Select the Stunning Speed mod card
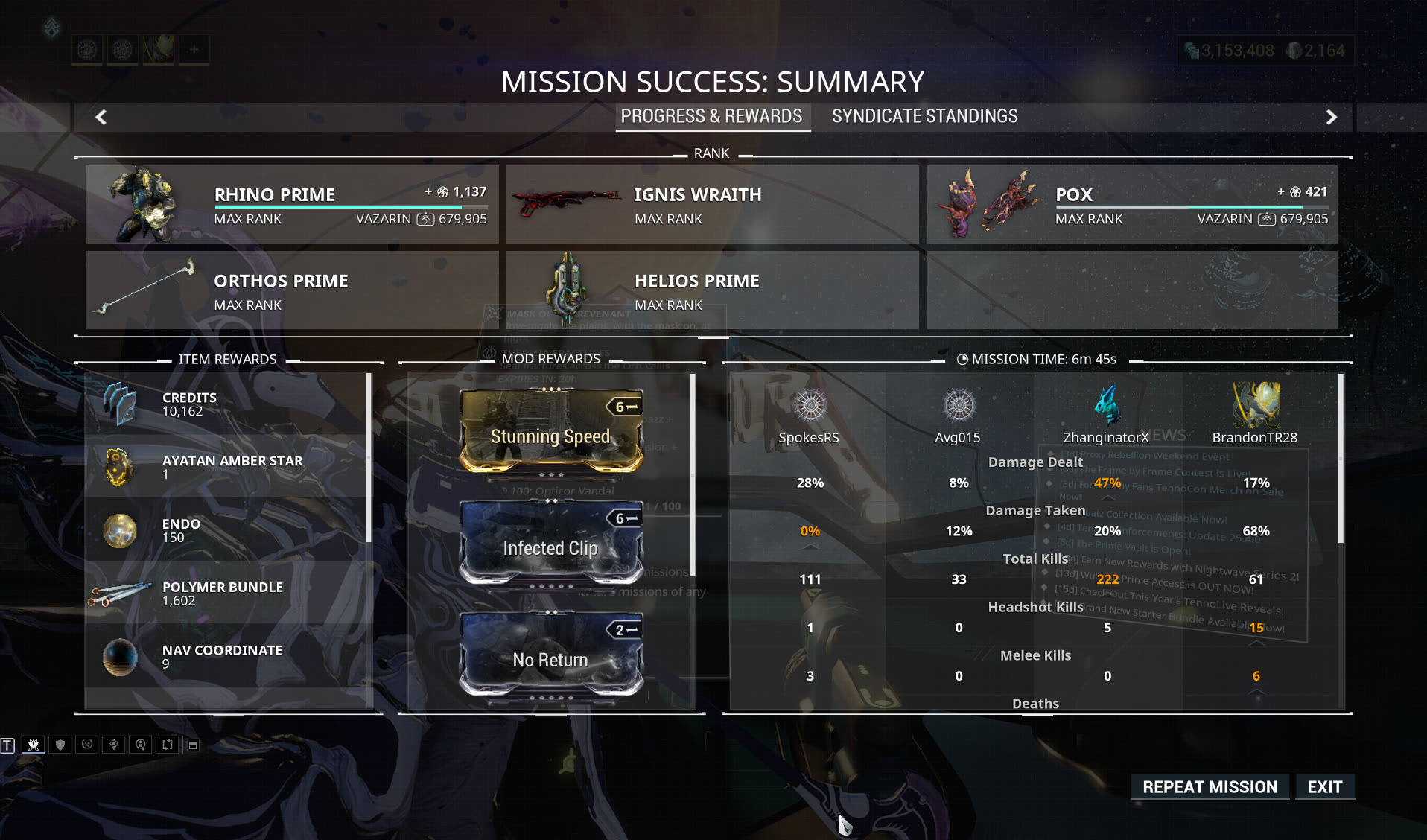Screen dimensions: 1427x840 point(550,432)
